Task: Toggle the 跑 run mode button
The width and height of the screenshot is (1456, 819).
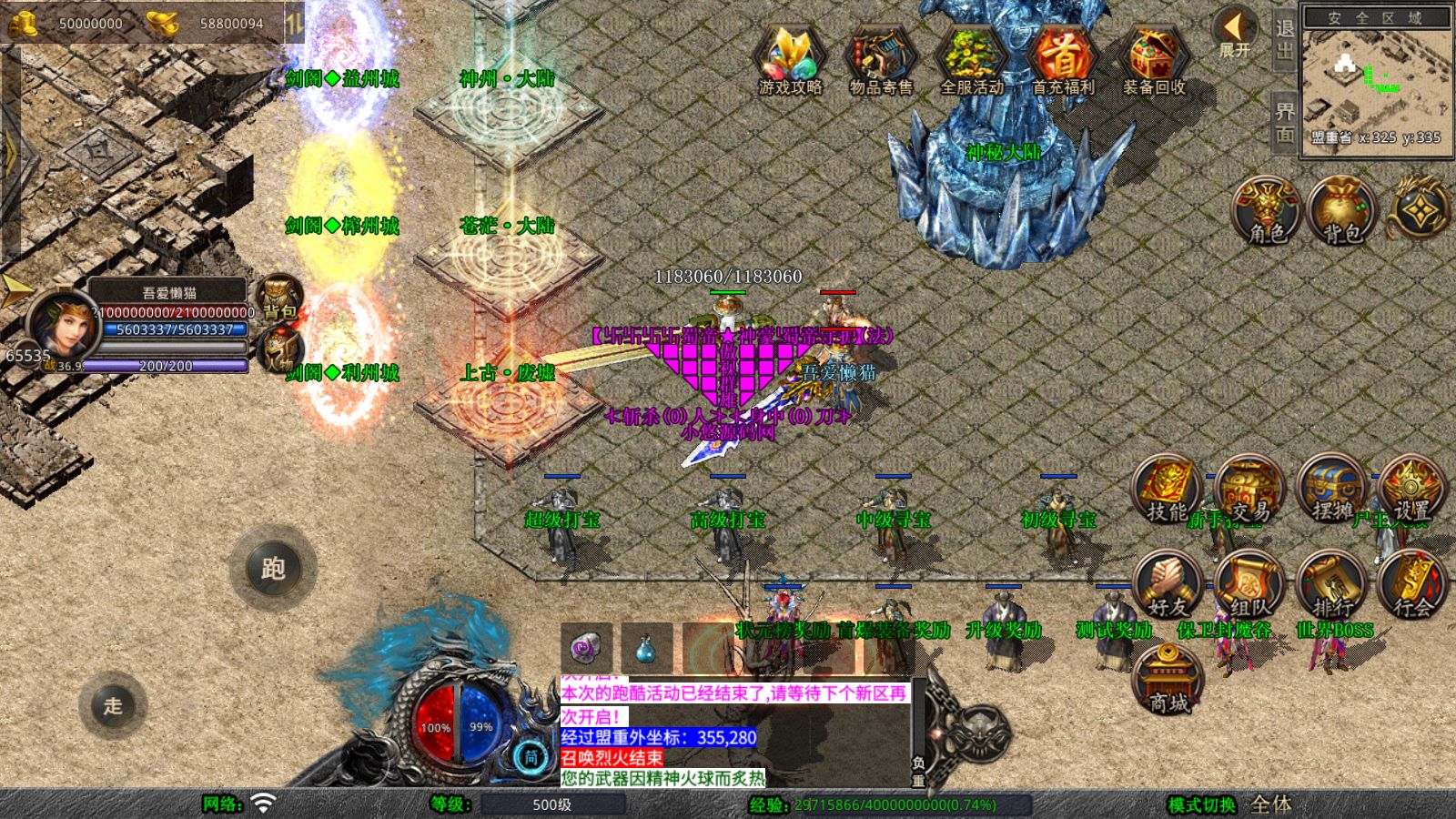Action: [x=273, y=569]
